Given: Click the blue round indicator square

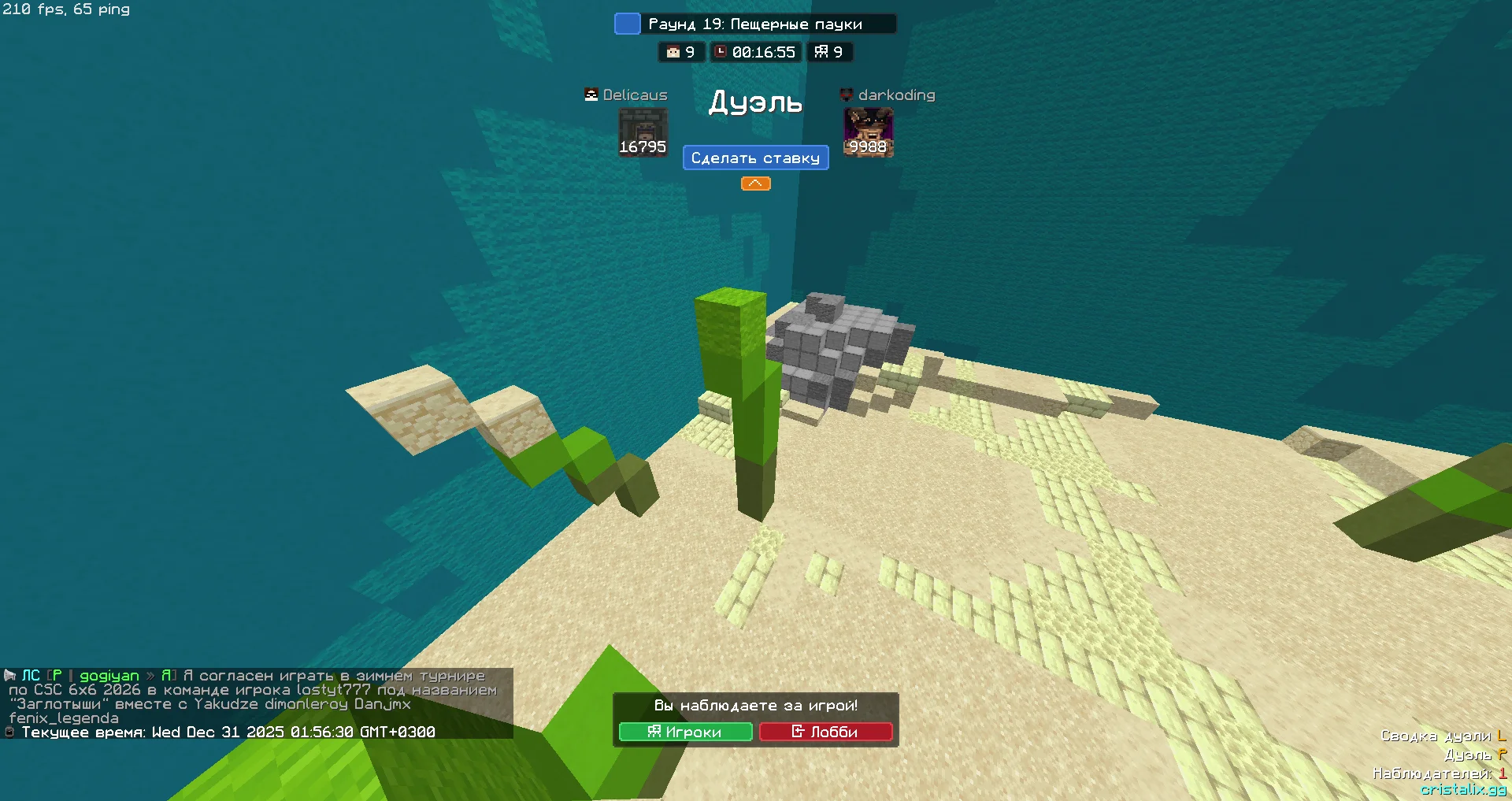Looking at the screenshot, I should coord(627,24).
